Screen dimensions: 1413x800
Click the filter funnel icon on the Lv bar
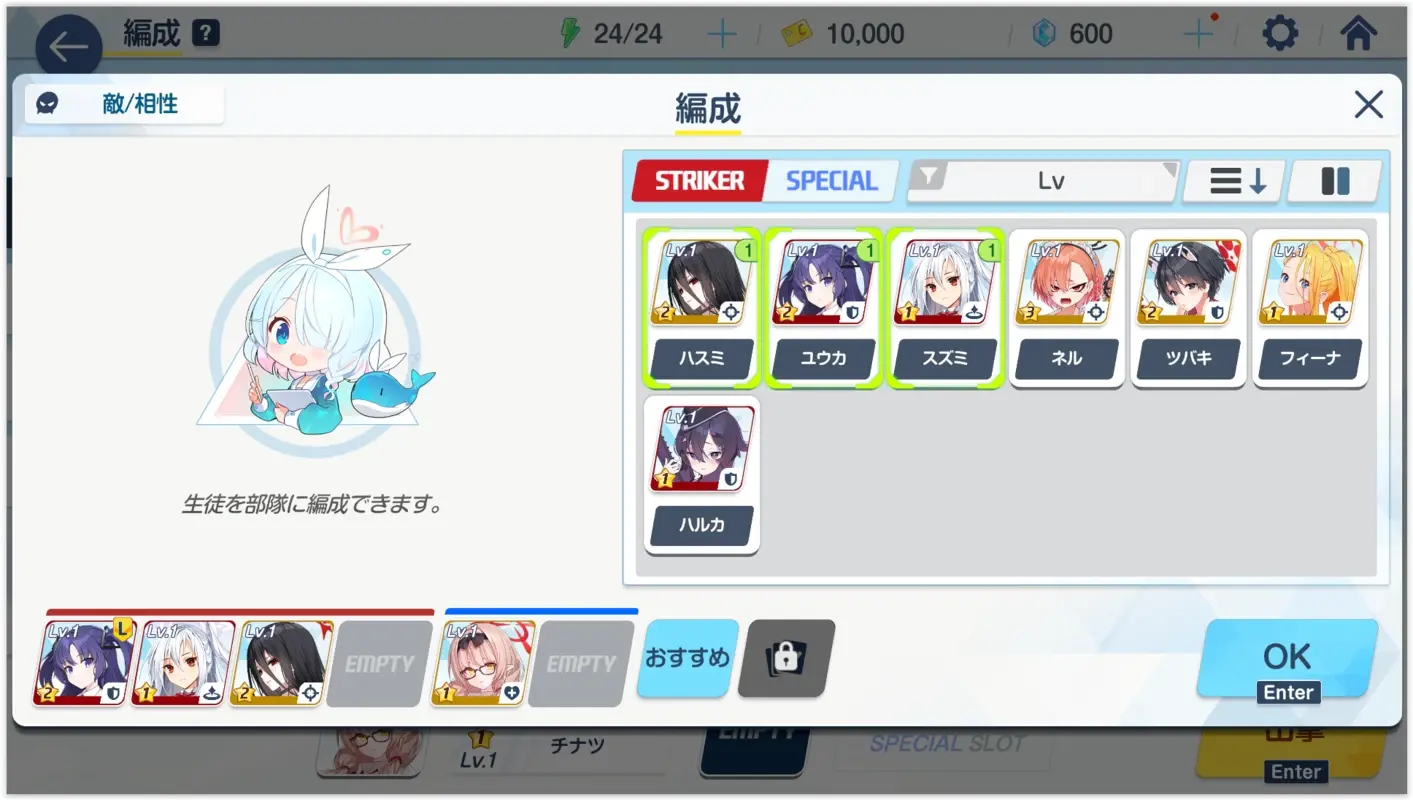click(928, 180)
